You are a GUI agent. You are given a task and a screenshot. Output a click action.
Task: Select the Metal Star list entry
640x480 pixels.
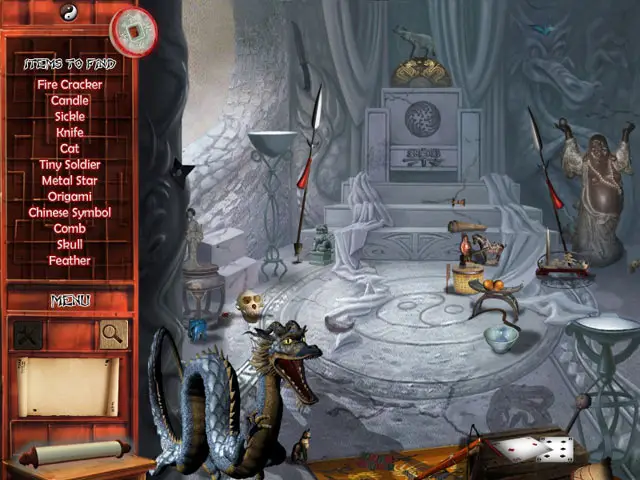click(x=70, y=180)
